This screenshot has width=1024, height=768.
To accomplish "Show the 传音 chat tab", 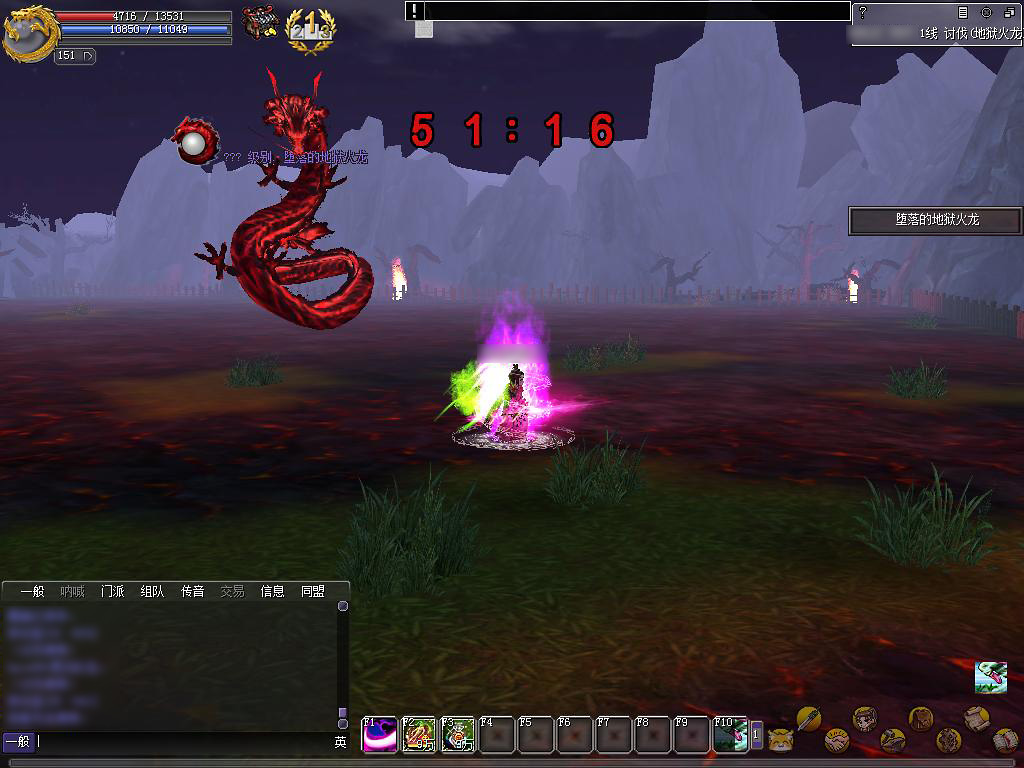I will 192,592.
